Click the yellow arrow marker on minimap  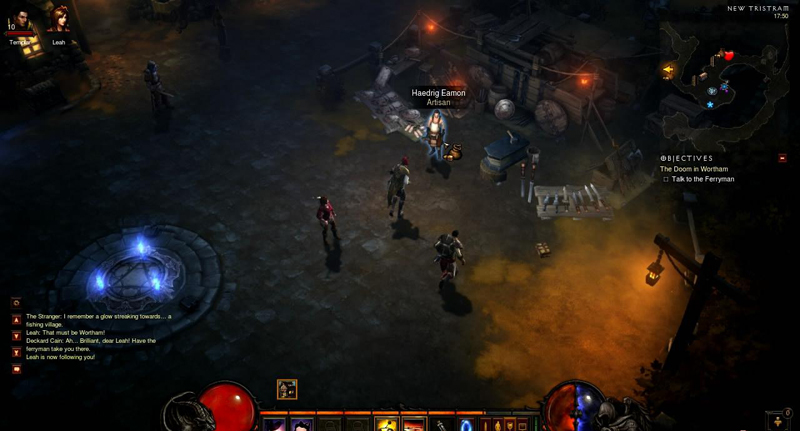668,70
